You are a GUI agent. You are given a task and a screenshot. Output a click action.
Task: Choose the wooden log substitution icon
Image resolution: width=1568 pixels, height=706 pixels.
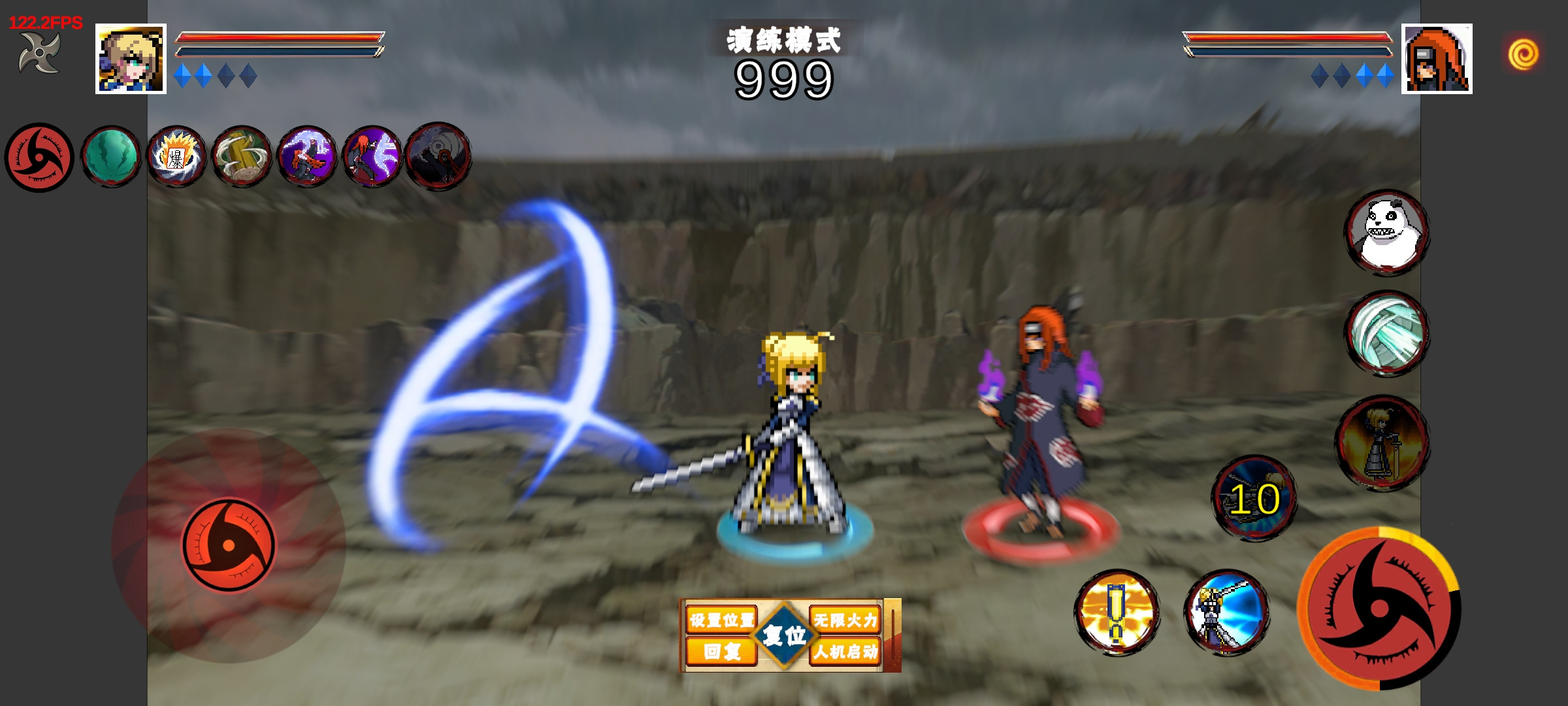242,157
